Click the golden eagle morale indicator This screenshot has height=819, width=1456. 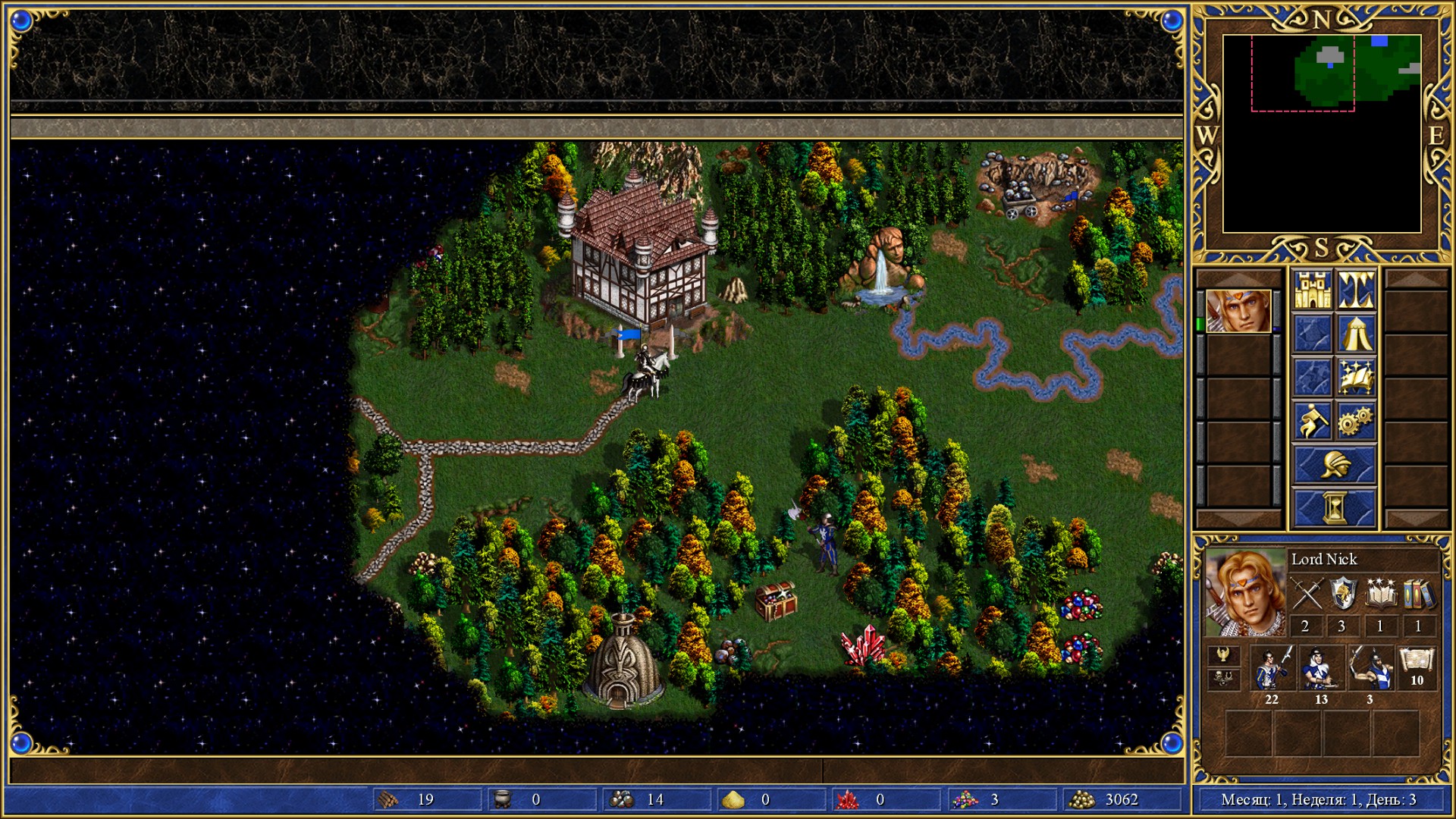[1223, 655]
